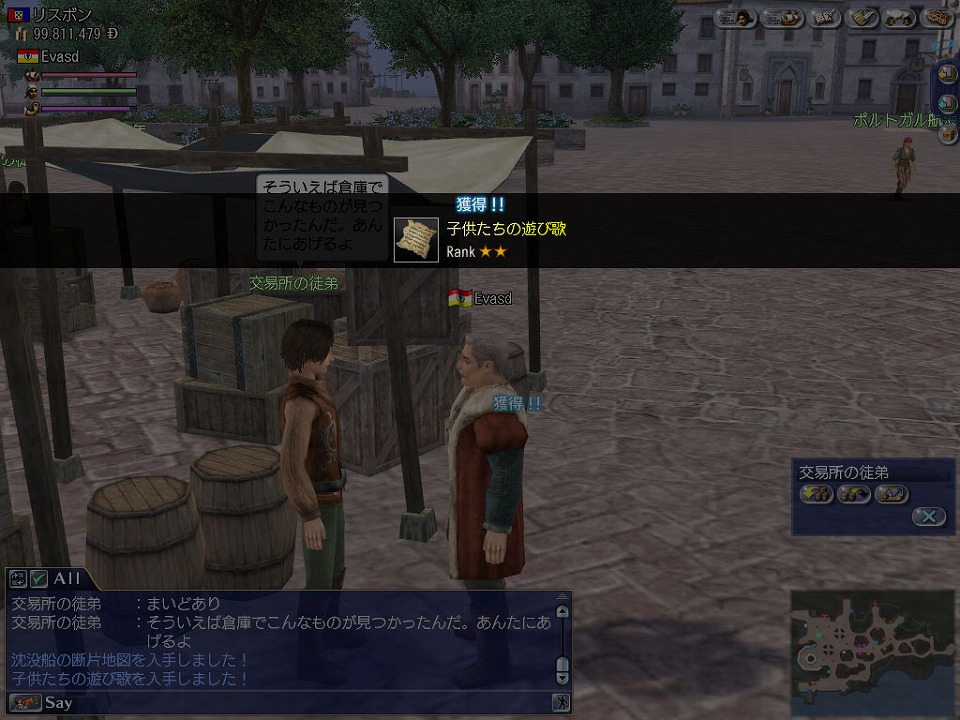
Task: Open the buy goods option with yellow arrow
Action: pos(816,493)
